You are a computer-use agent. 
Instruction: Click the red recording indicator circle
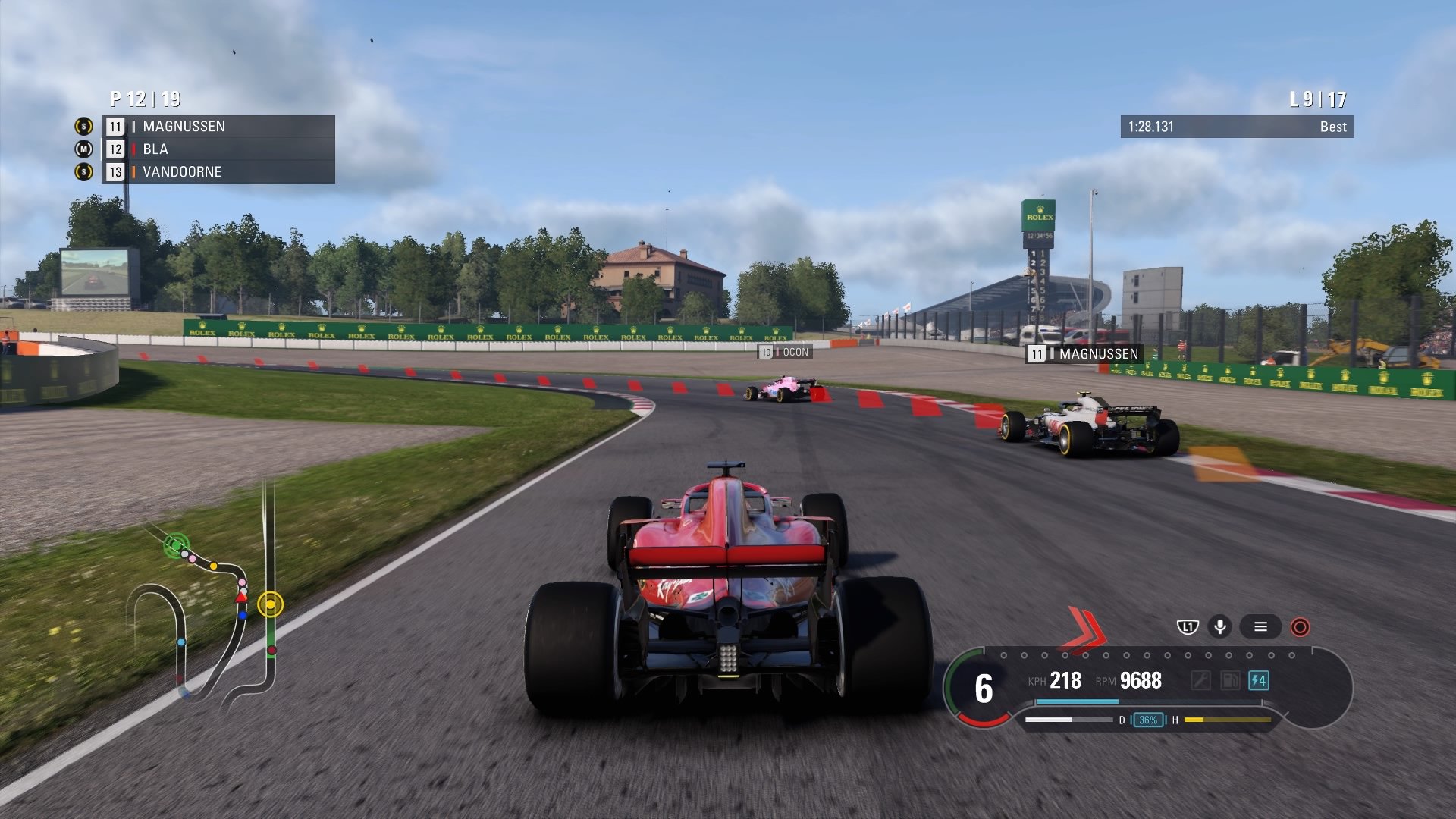(x=1300, y=627)
